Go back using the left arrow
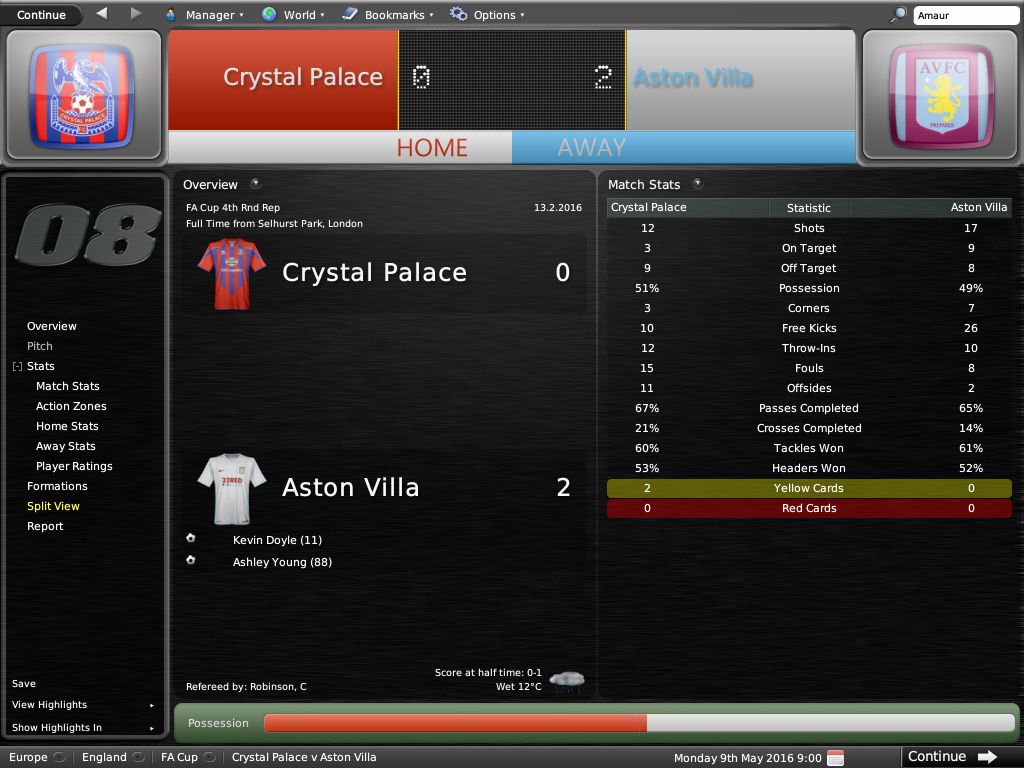This screenshot has width=1024, height=768. click(x=101, y=14)
